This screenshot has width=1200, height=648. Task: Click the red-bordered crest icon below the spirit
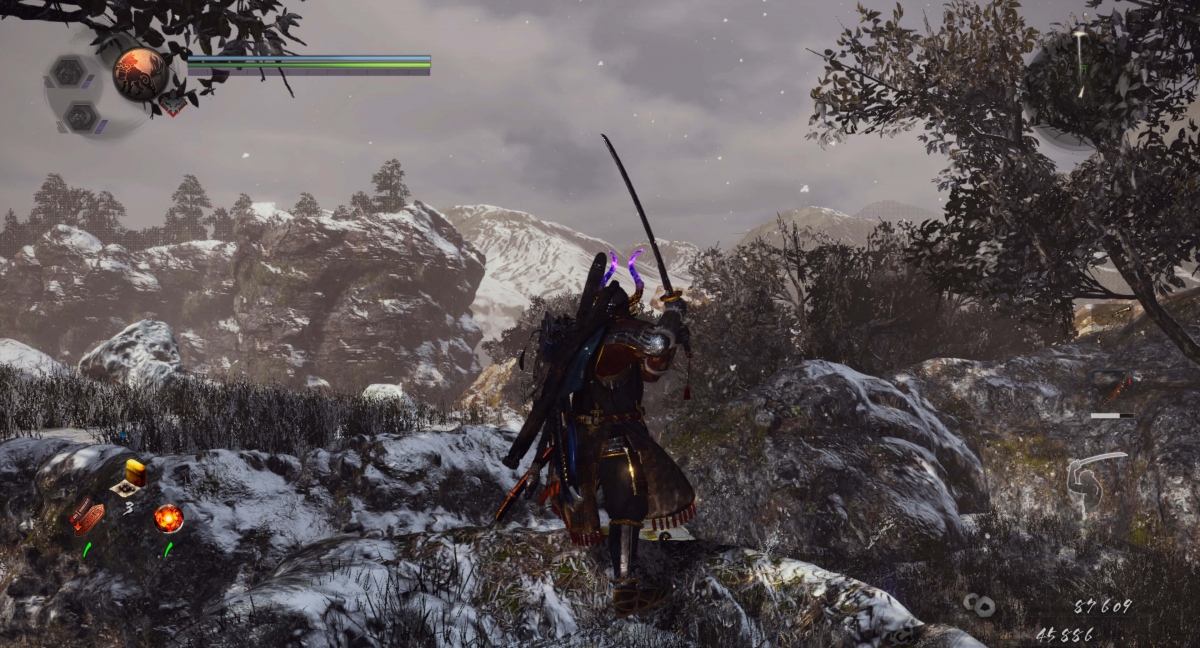[x=174, y=104]
